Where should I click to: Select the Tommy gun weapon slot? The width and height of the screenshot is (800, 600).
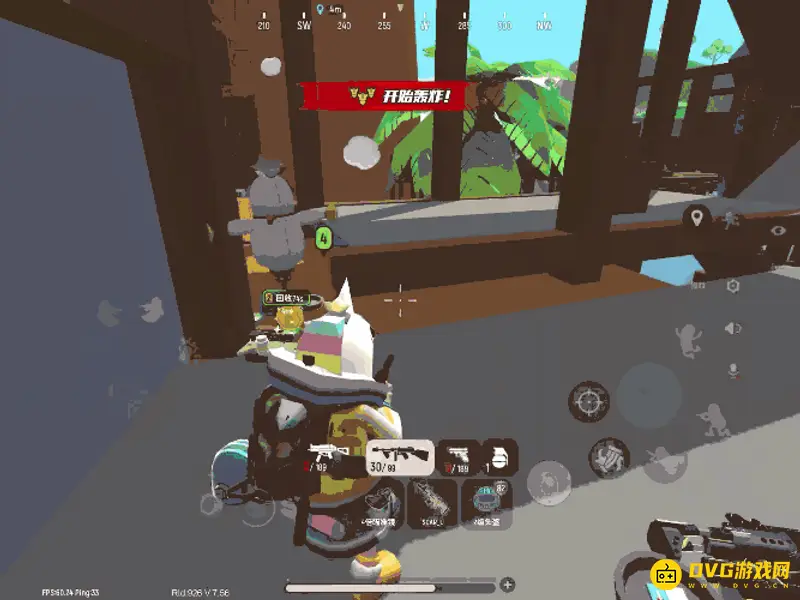click(x=401, y=457)
